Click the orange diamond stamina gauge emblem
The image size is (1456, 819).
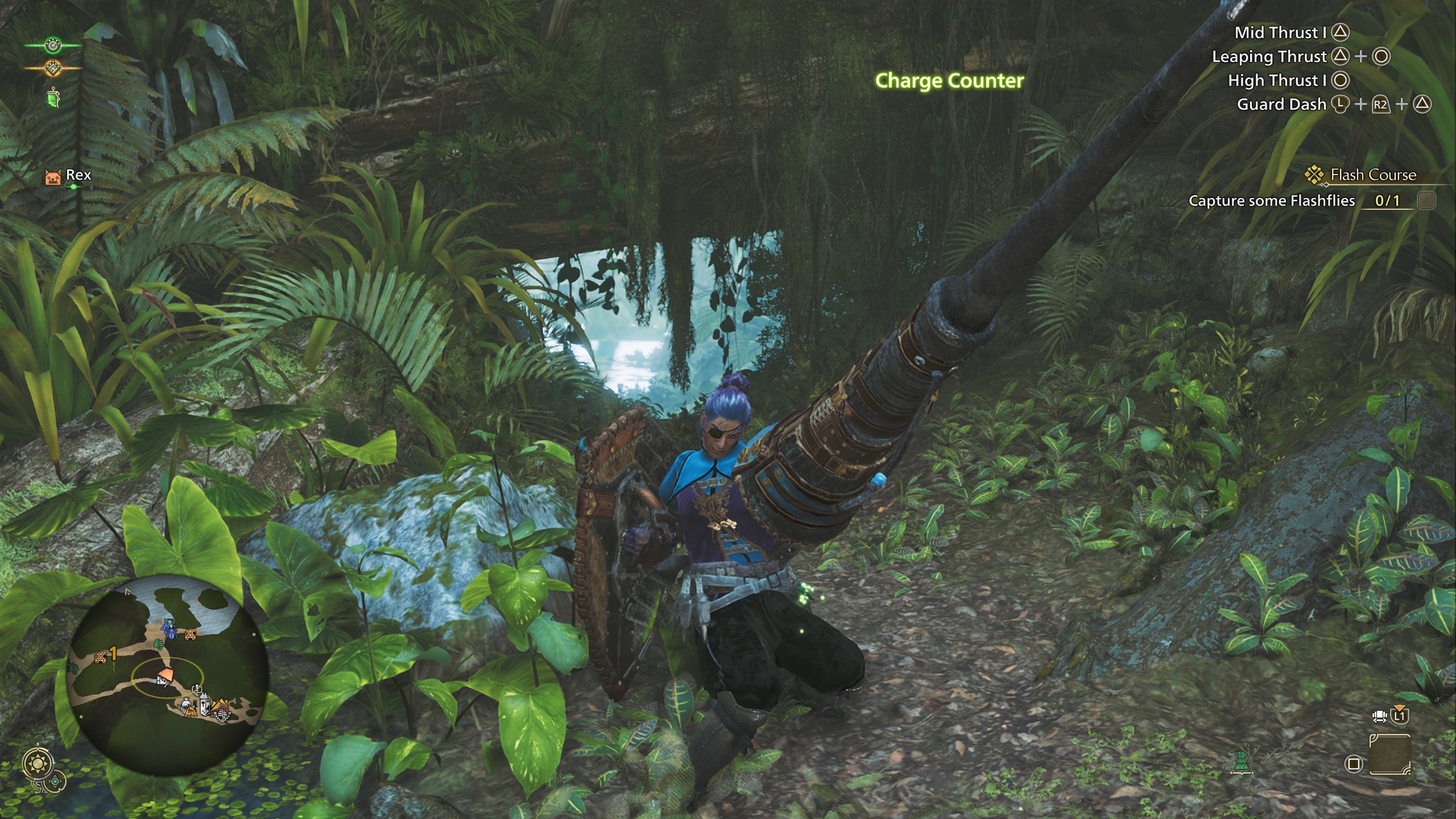coord(53,68)
